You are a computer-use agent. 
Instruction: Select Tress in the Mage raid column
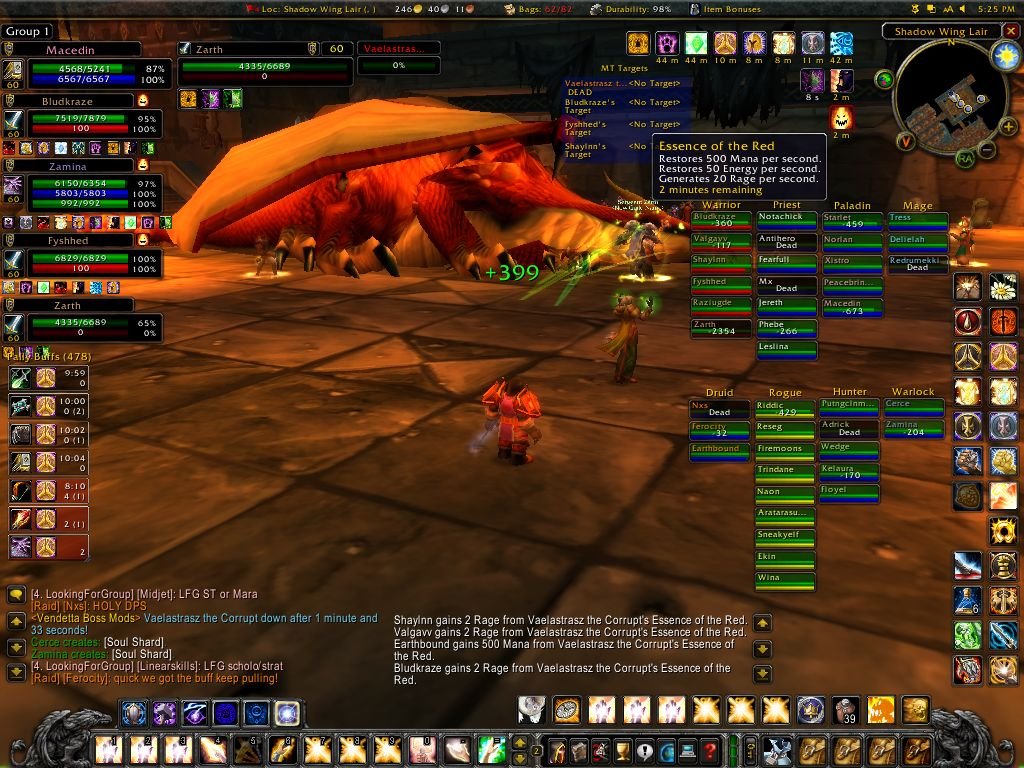click(x=917, y=219)
